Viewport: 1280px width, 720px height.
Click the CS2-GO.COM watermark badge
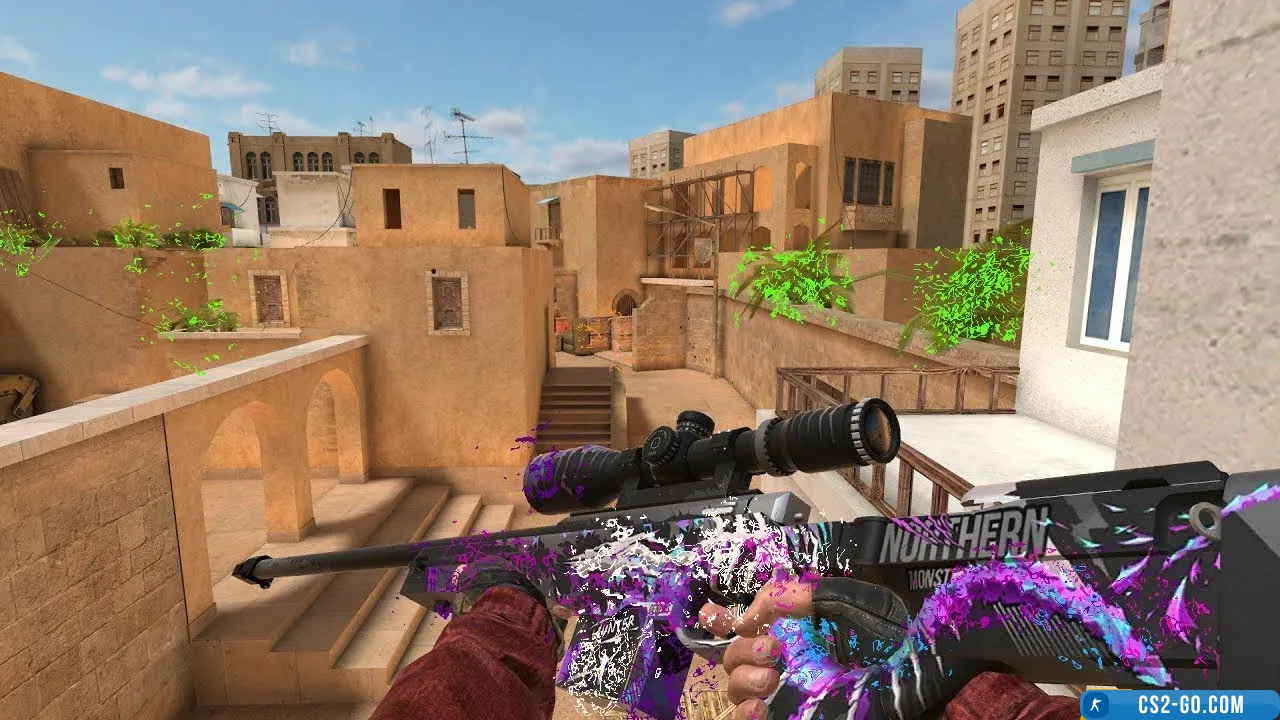(1180, 705)
